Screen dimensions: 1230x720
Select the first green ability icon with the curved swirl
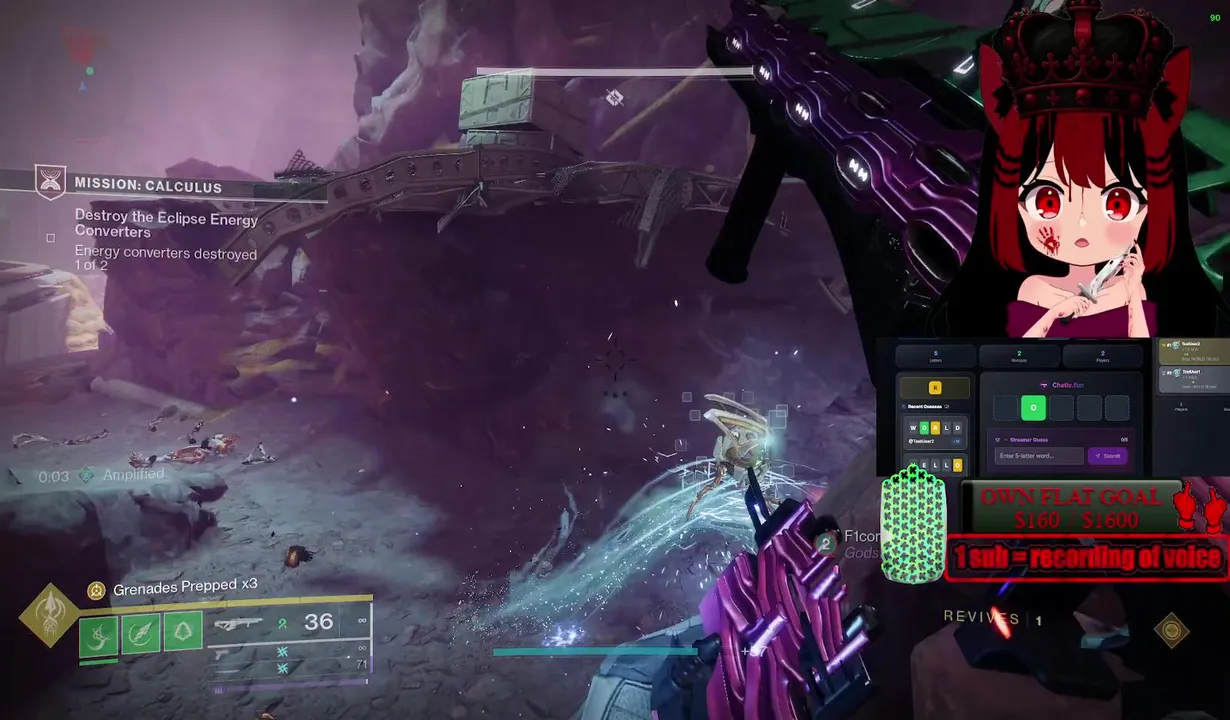point(98,634)
